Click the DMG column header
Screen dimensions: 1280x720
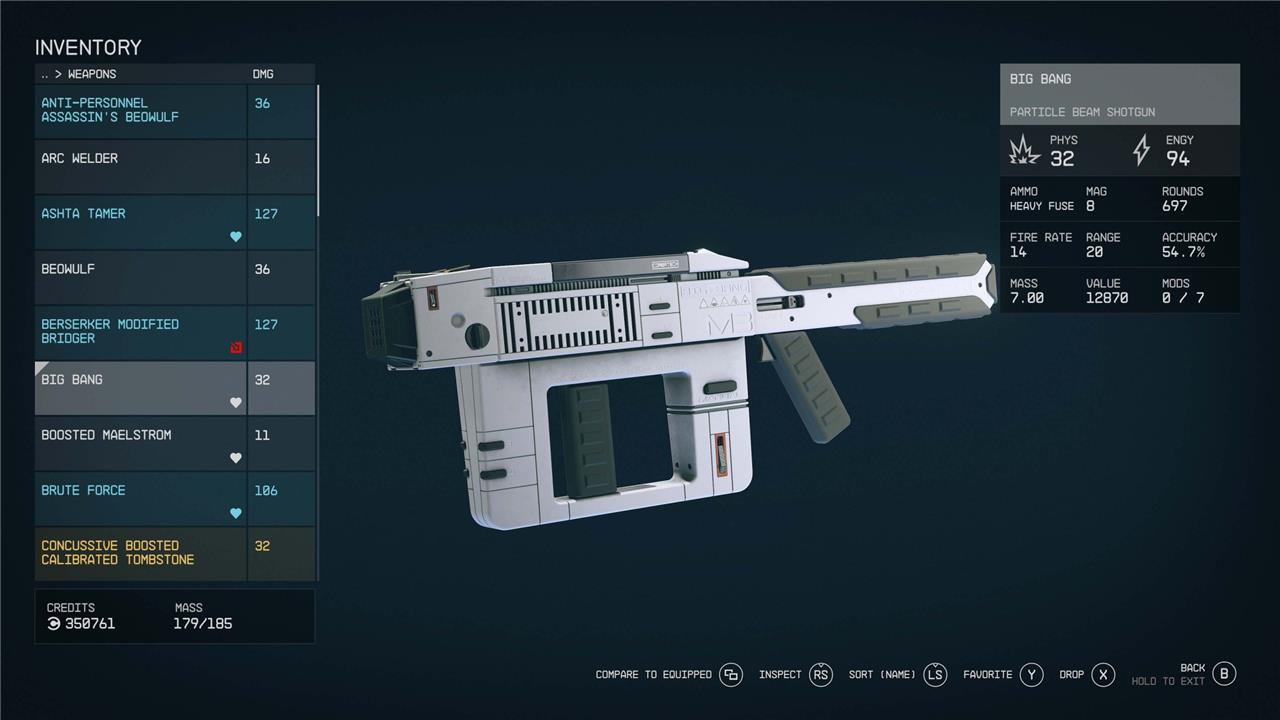coord(262,74)
